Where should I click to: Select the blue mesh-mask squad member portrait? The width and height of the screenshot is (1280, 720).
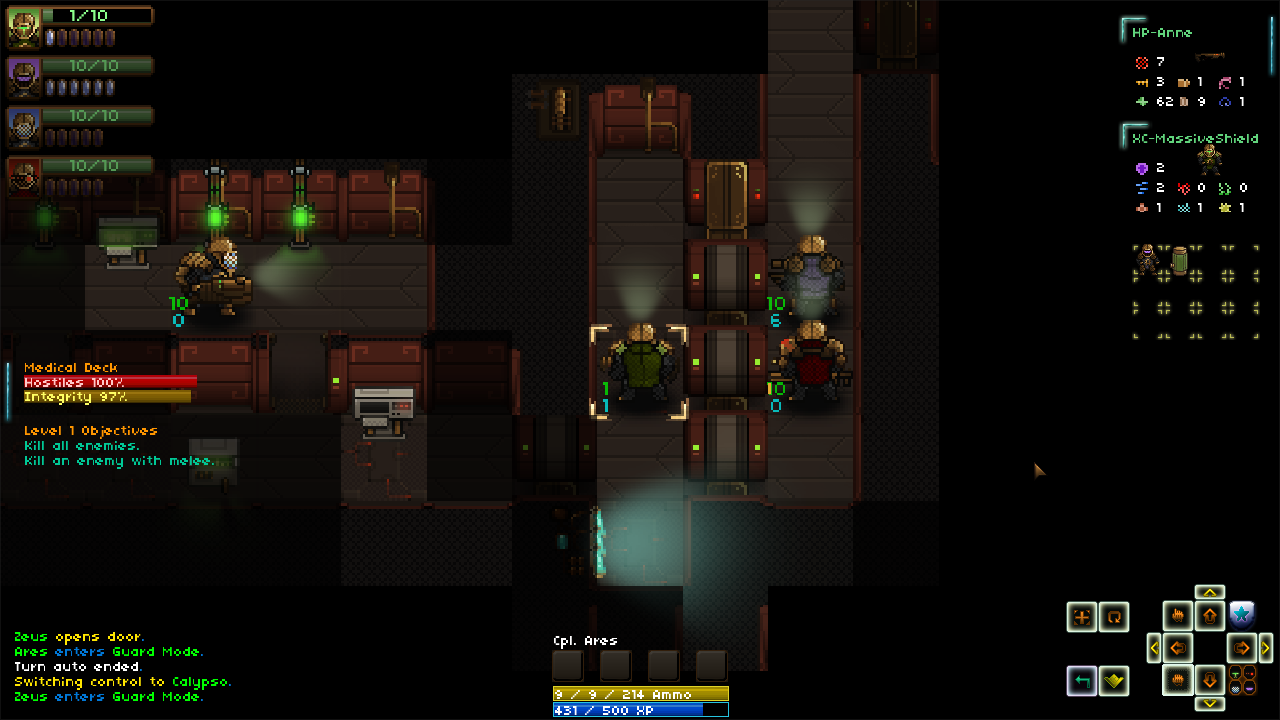point(24,127)
